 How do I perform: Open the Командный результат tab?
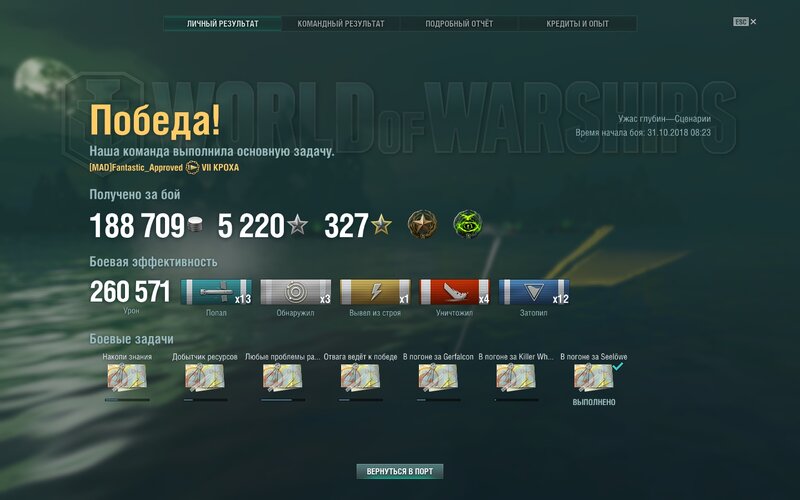[x=341, y=23]
